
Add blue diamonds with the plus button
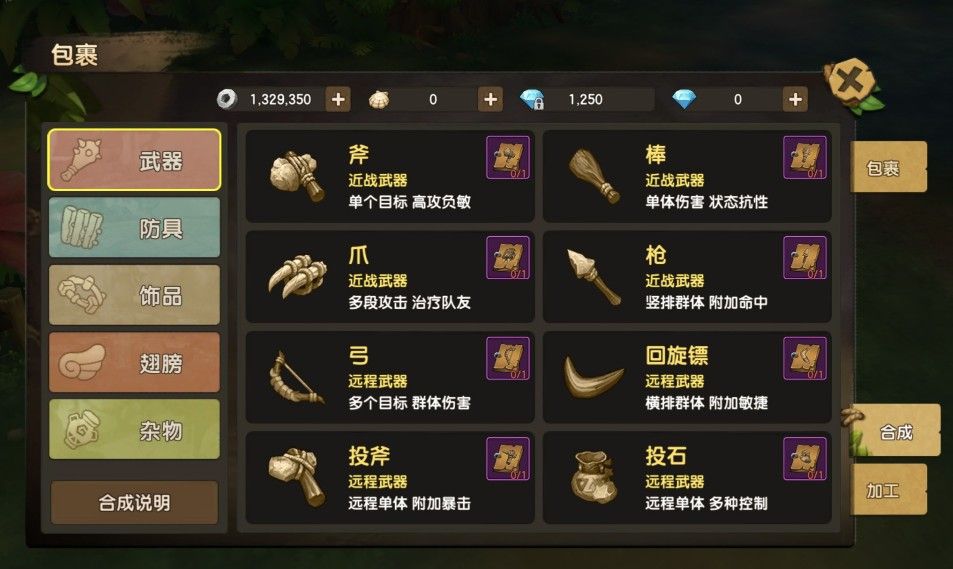796,99
